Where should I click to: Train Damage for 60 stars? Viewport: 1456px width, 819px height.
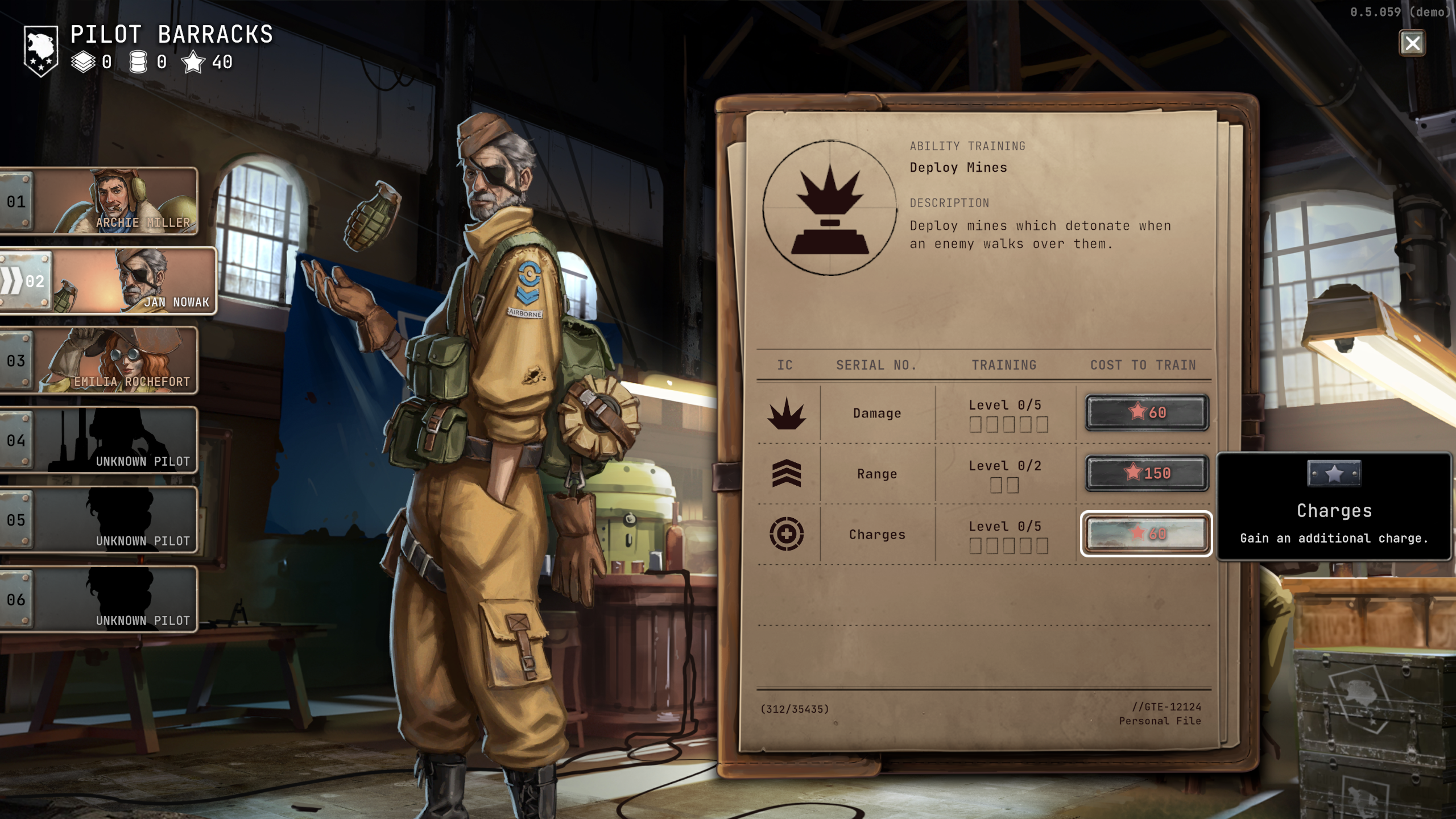coord(1146,412)
